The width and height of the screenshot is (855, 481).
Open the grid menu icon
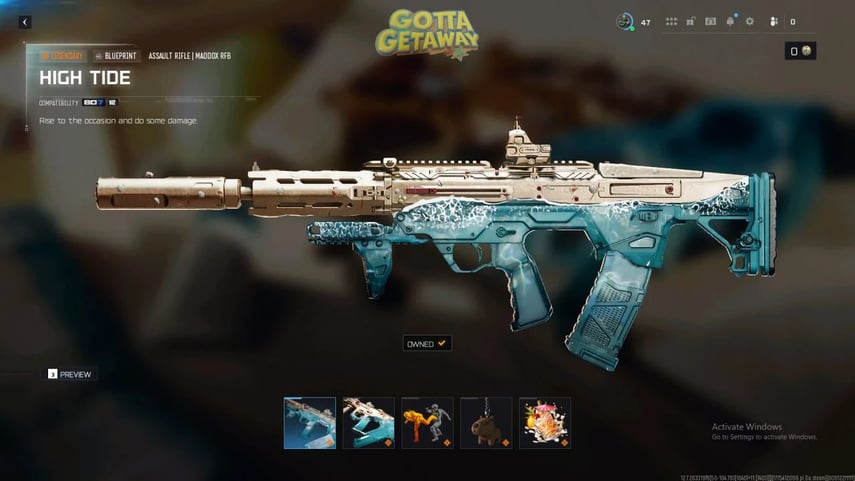pos(671,22)
